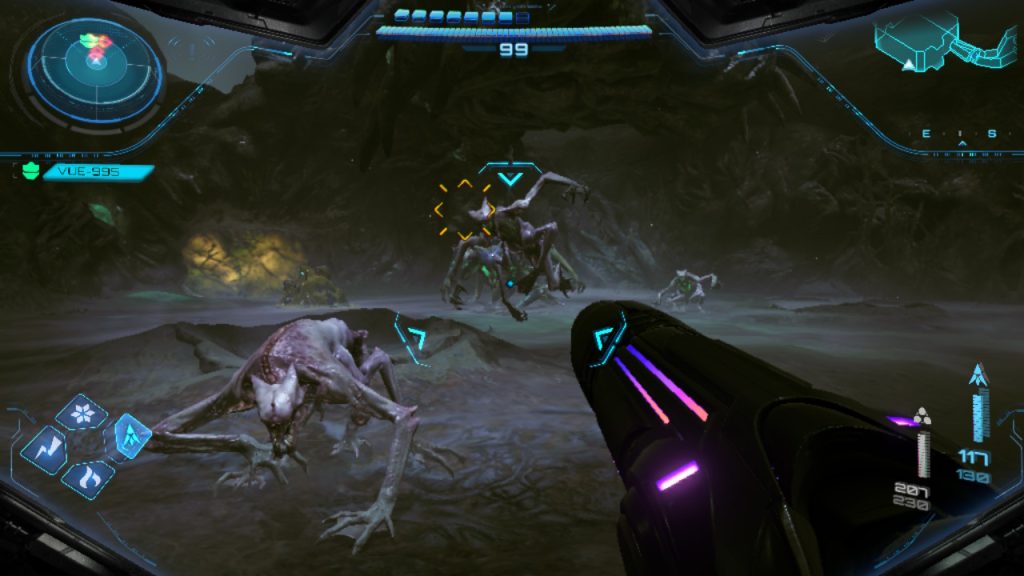Open the 3D area minimap
Screen dimensions: 1024x576
pos(944,42)
